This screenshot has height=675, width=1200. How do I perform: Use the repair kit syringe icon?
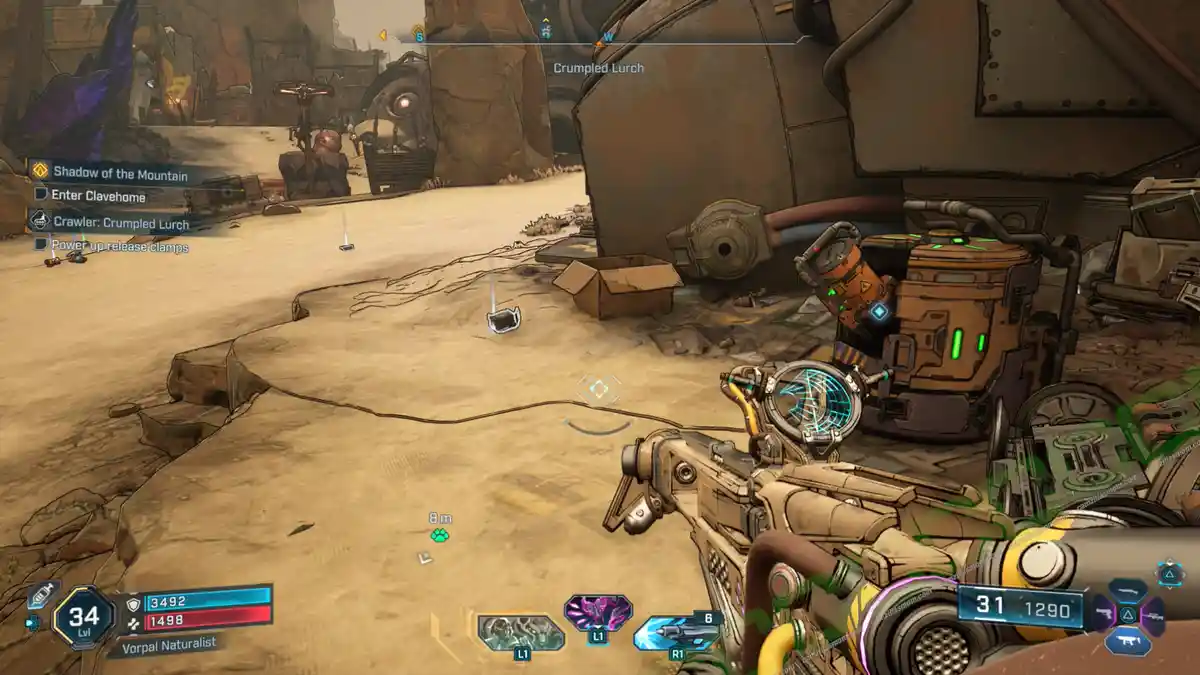tap(44, 595)
